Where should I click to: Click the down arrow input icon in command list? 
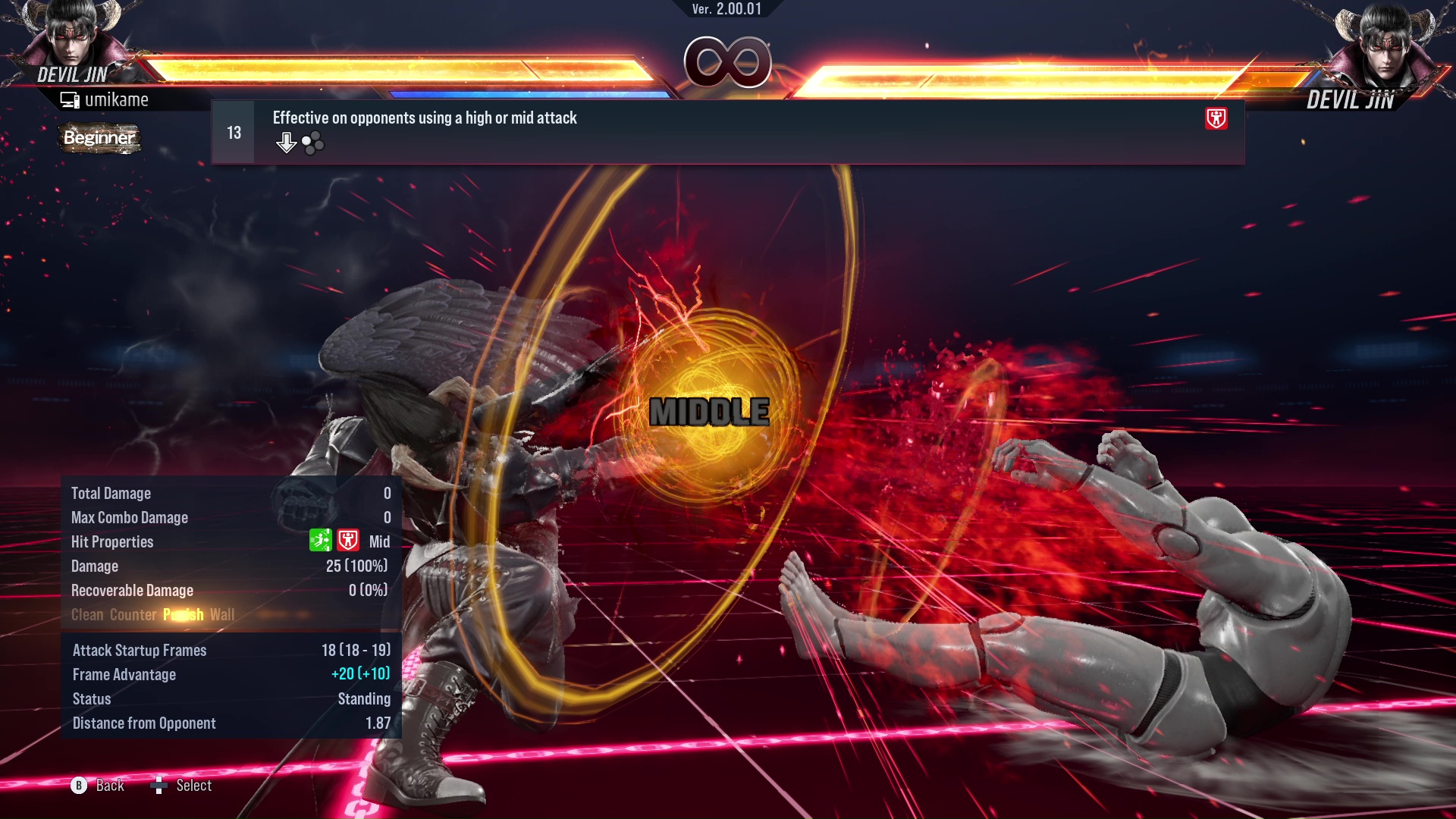coord(286,142)
